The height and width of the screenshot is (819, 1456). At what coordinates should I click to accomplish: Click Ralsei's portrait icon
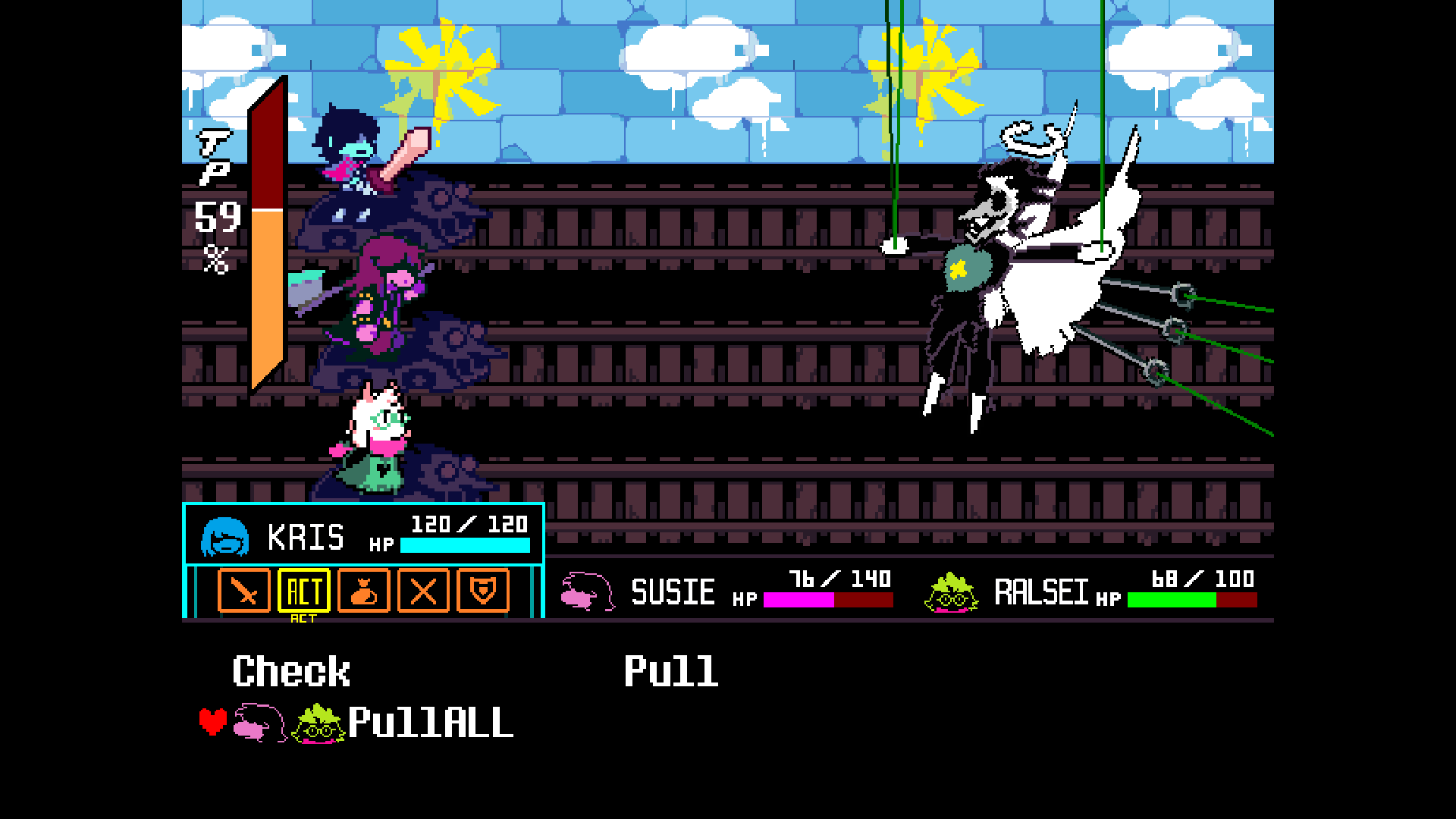tap(949, 594)
